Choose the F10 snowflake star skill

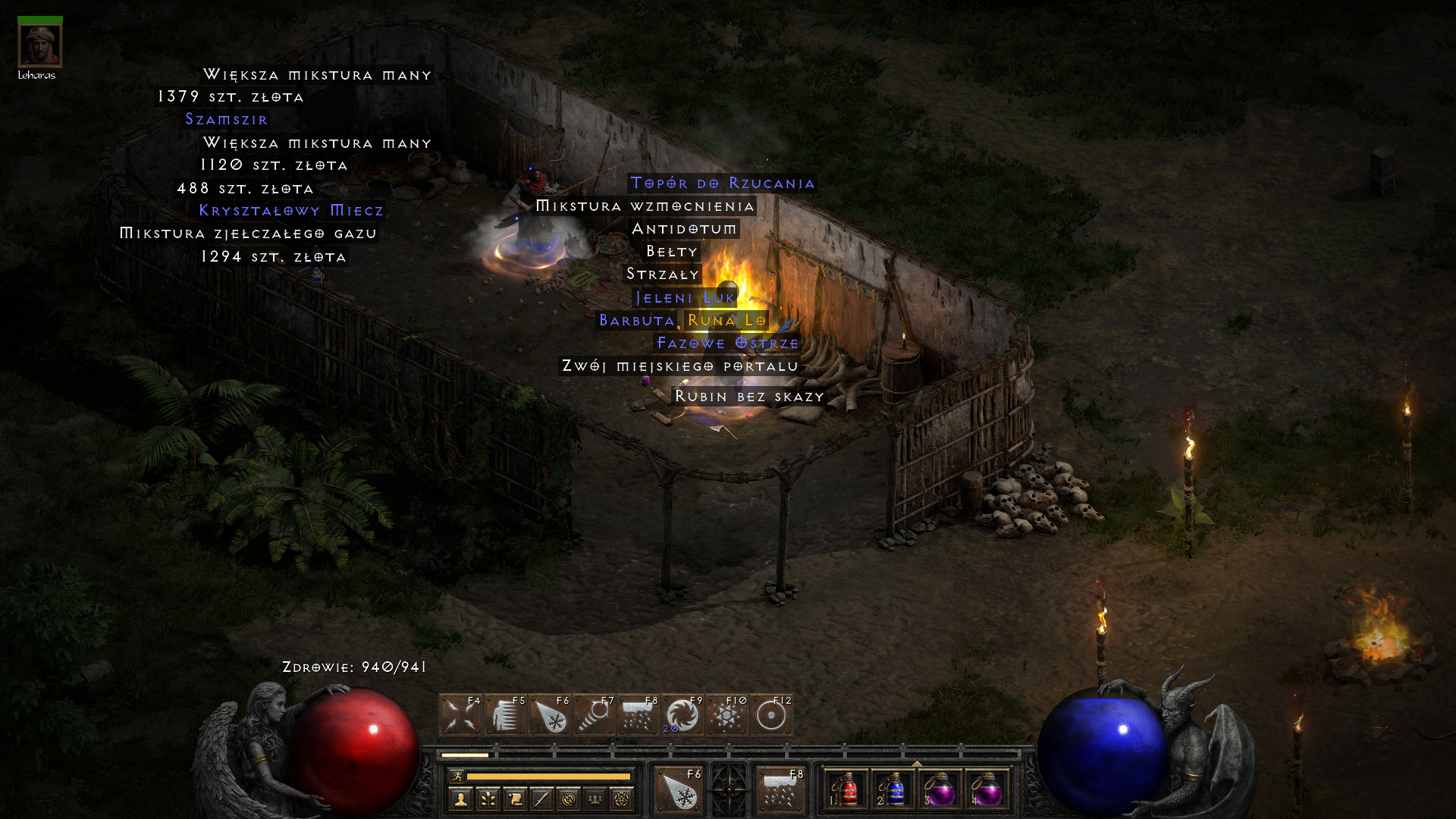coord(726,715)
